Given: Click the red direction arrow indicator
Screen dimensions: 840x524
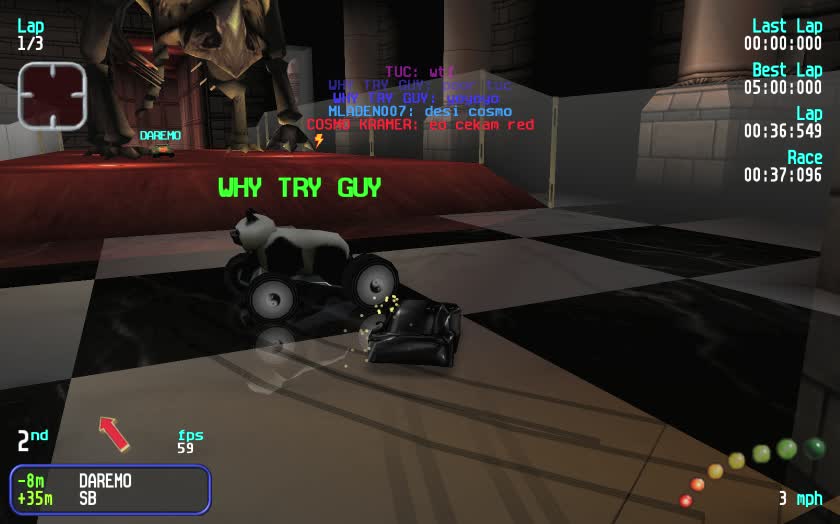Looking at the screenshot, I should point(114,433).
